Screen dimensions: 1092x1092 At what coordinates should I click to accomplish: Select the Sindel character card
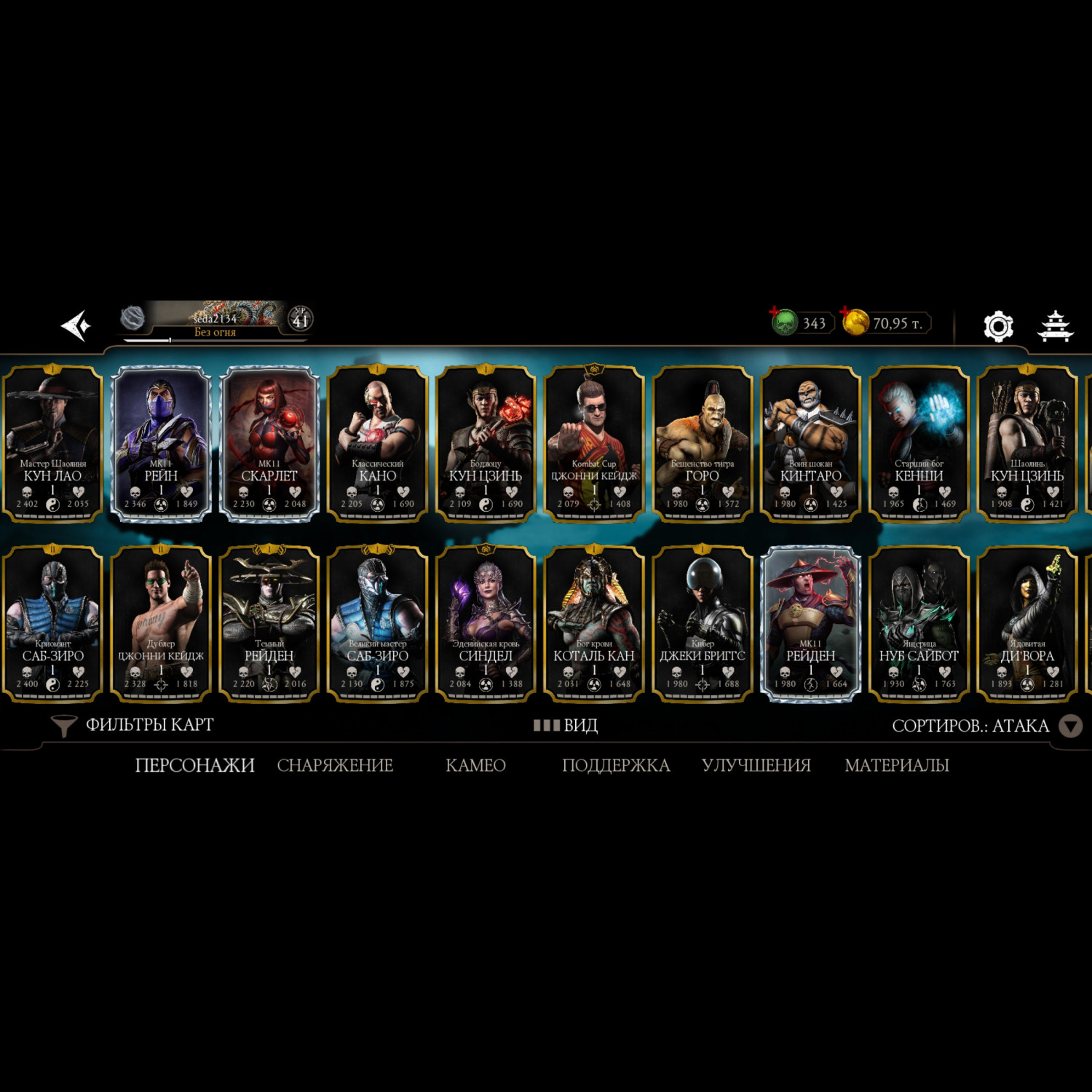pyautogui.click(x=486, y=623)
